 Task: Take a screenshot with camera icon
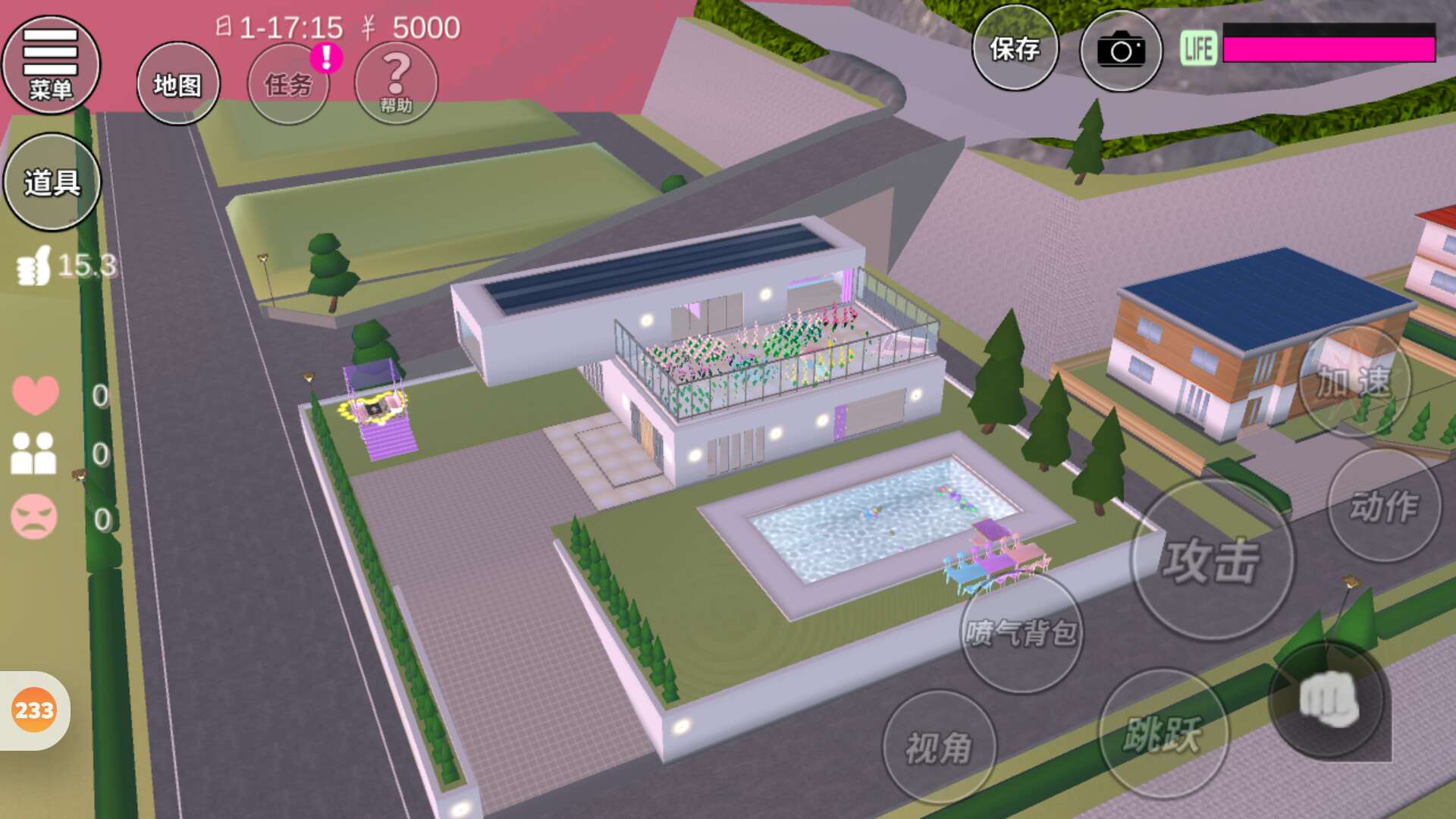[x=1121, y=51]
